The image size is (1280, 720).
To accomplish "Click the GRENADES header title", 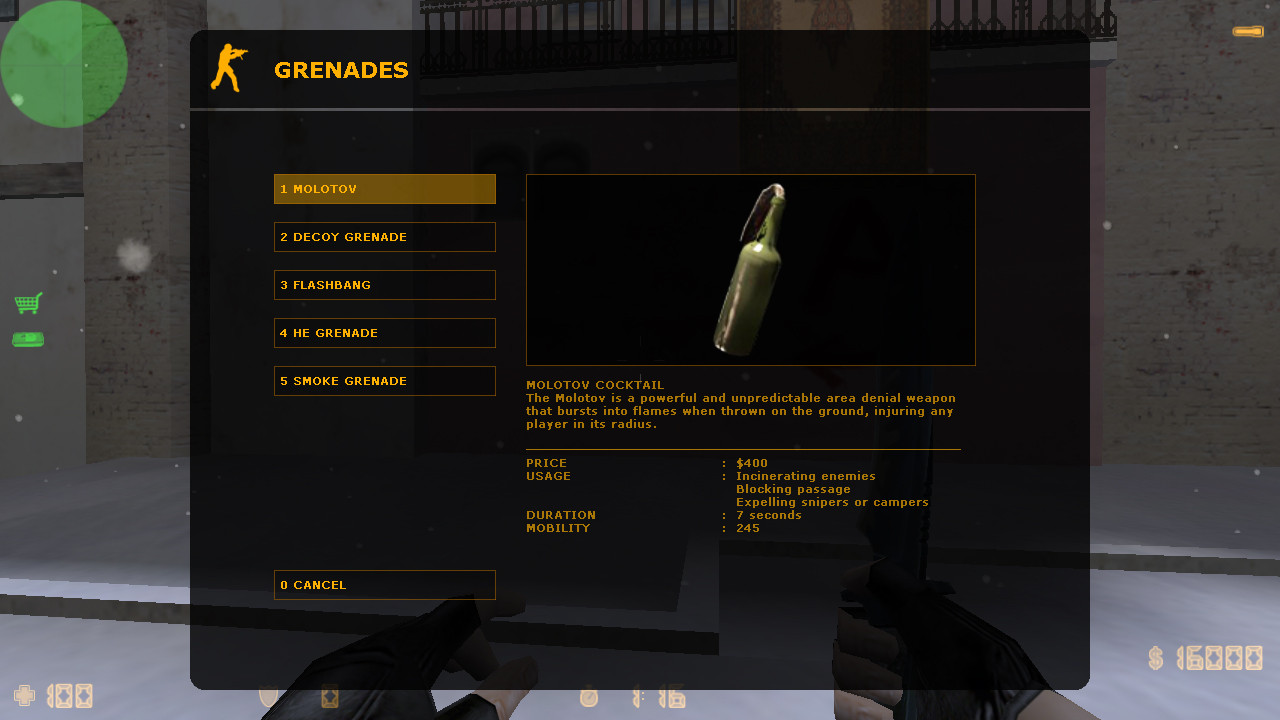I will click(341, 69).
